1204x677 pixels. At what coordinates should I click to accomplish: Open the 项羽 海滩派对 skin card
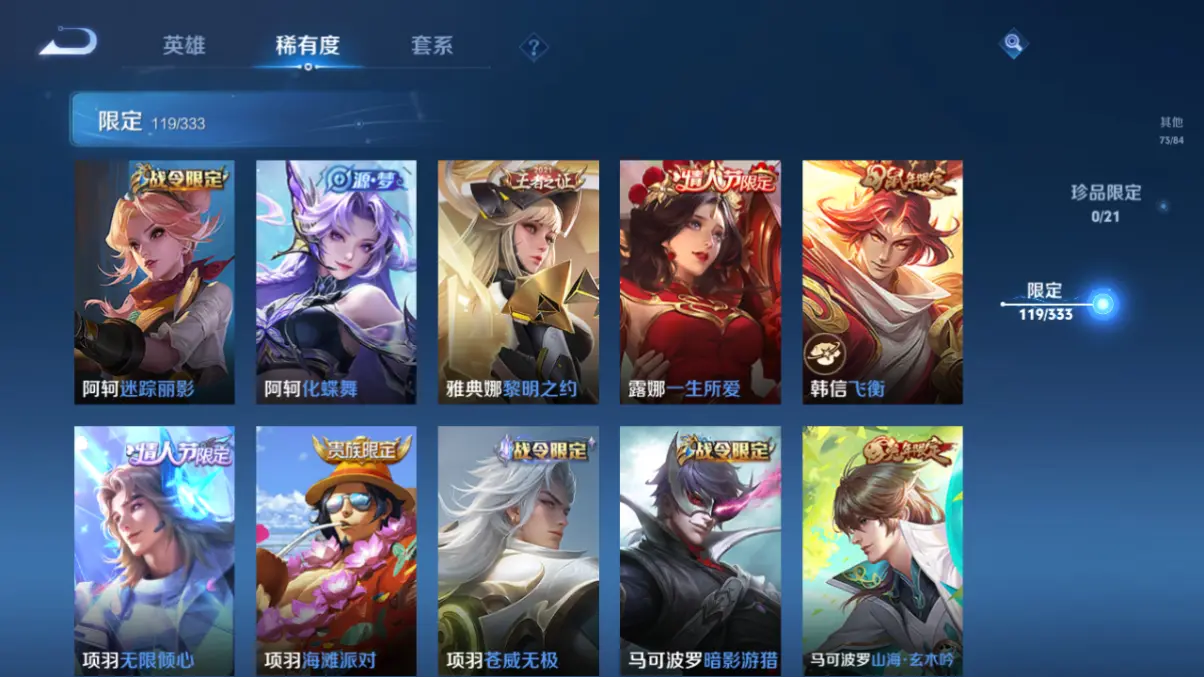(336, 550)
